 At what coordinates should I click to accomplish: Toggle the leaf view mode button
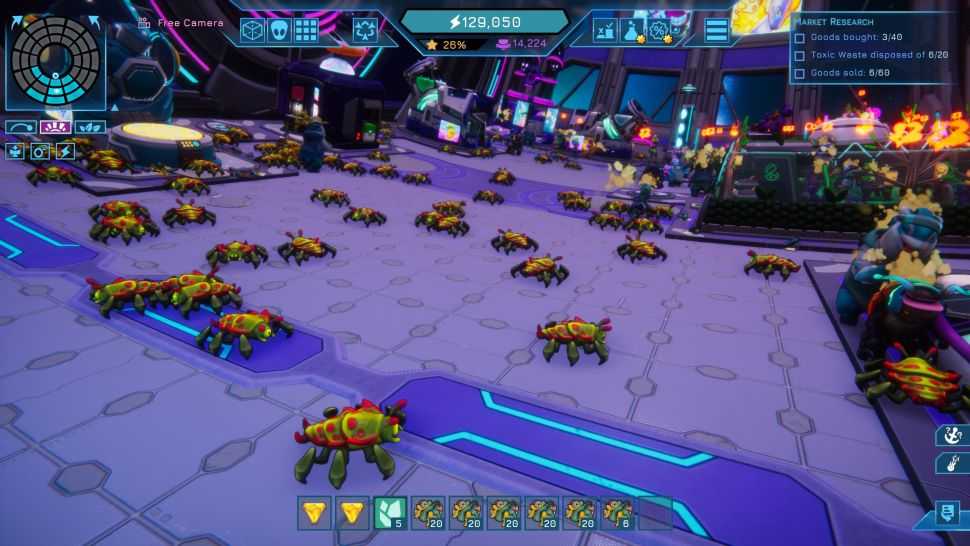tap(90, 128)
